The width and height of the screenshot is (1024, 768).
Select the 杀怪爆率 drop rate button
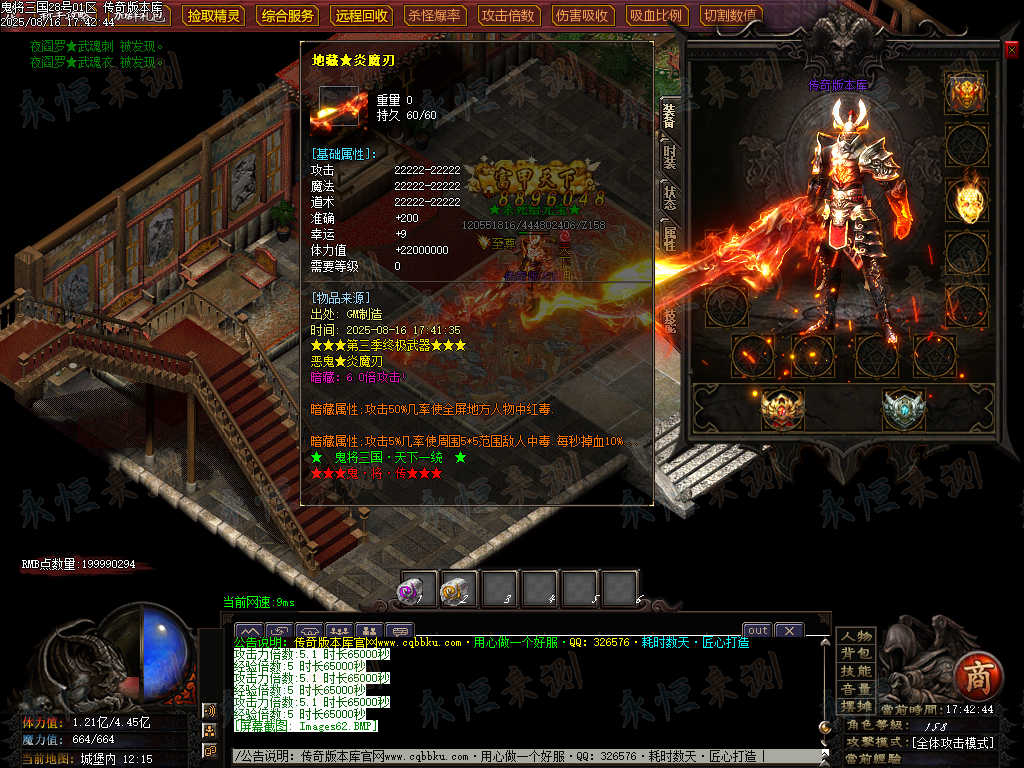click(x=435, y=16)
